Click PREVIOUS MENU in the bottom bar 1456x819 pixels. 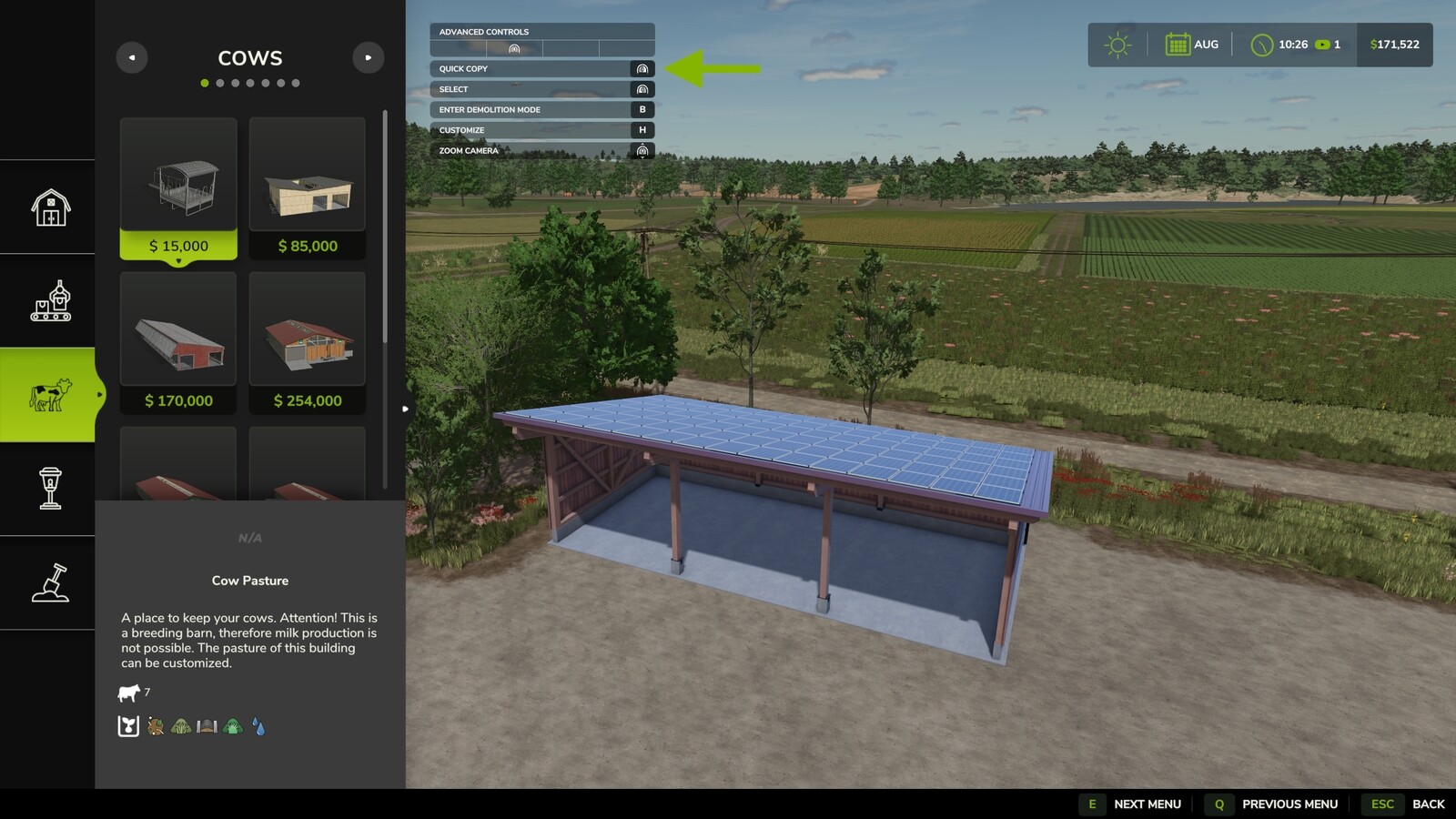point(1289,804)
